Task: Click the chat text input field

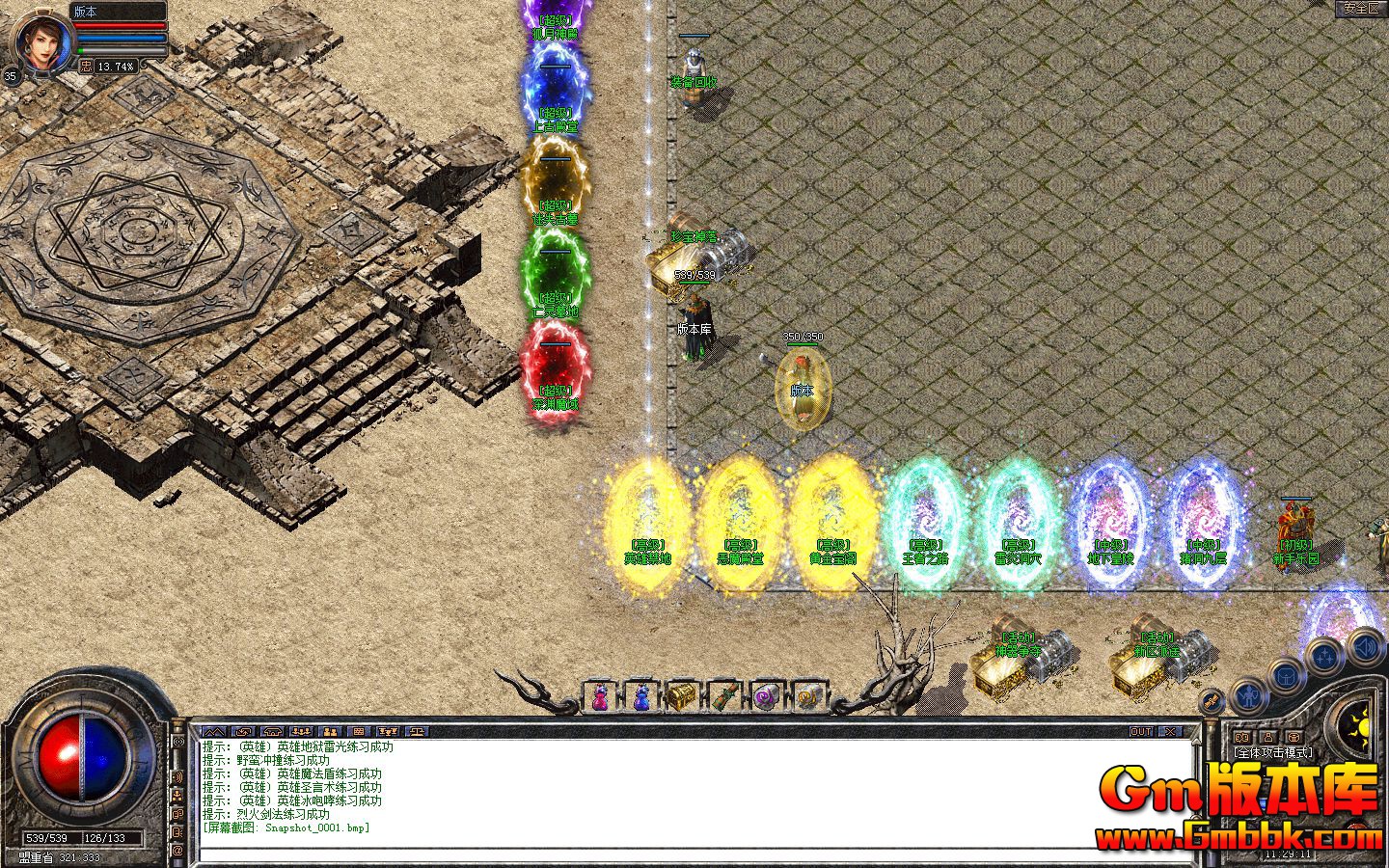Action: click(x=675, y=847)
